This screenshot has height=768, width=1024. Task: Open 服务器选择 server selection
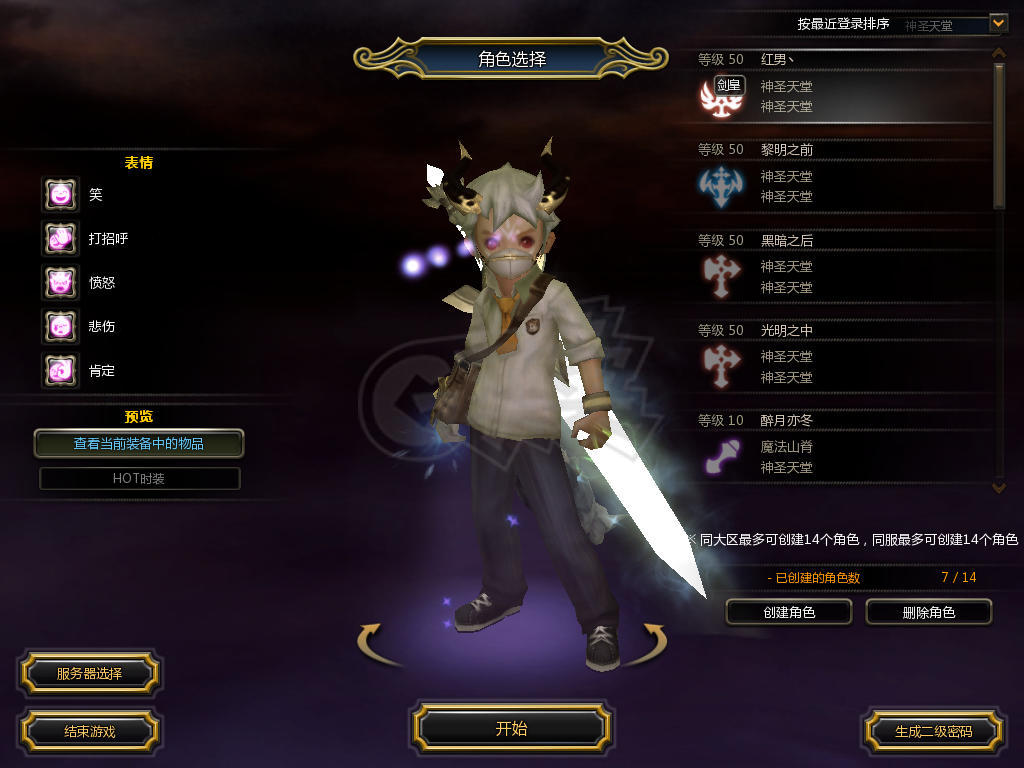(89, 673)
